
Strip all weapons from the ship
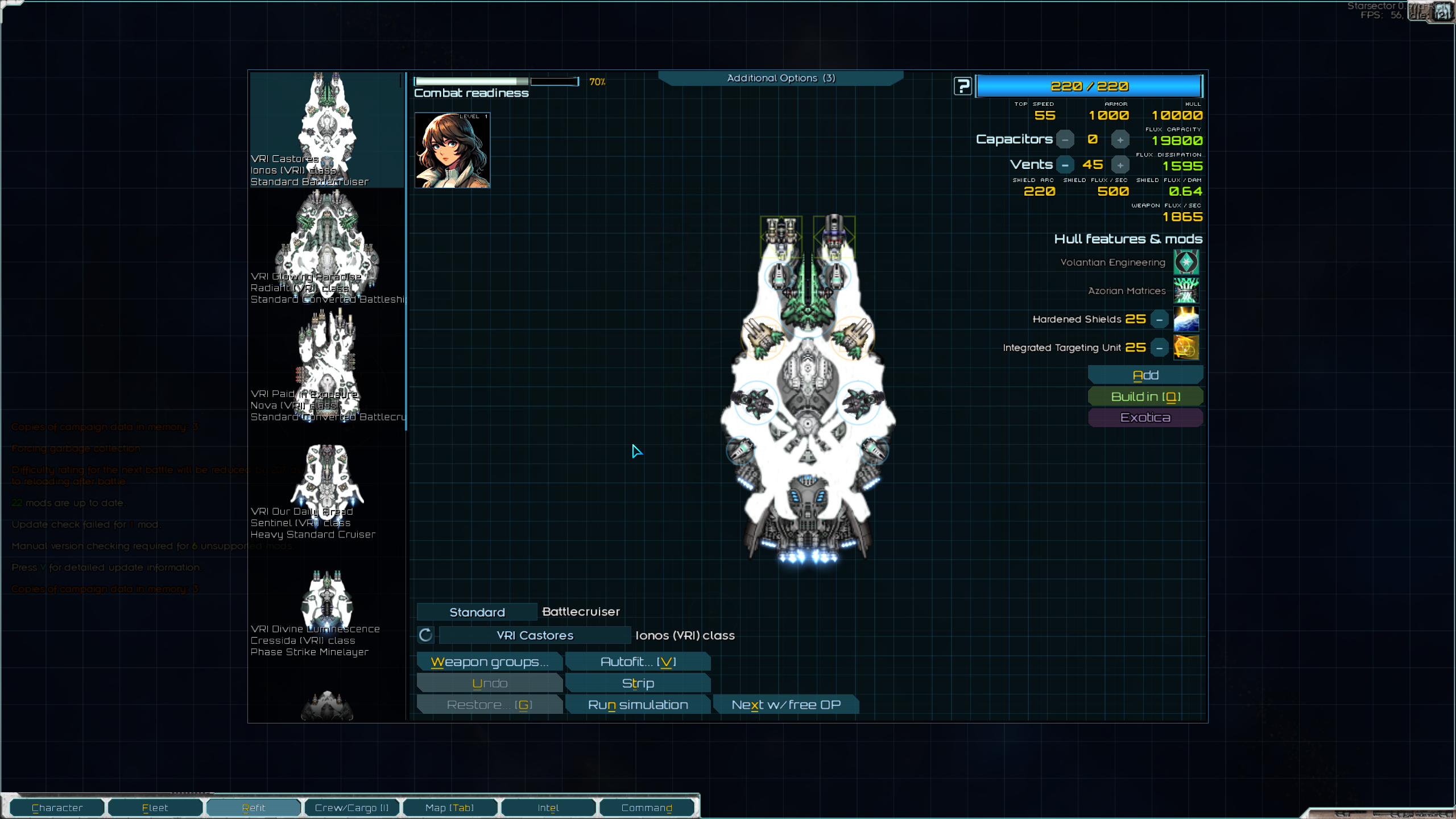[638, 684]
